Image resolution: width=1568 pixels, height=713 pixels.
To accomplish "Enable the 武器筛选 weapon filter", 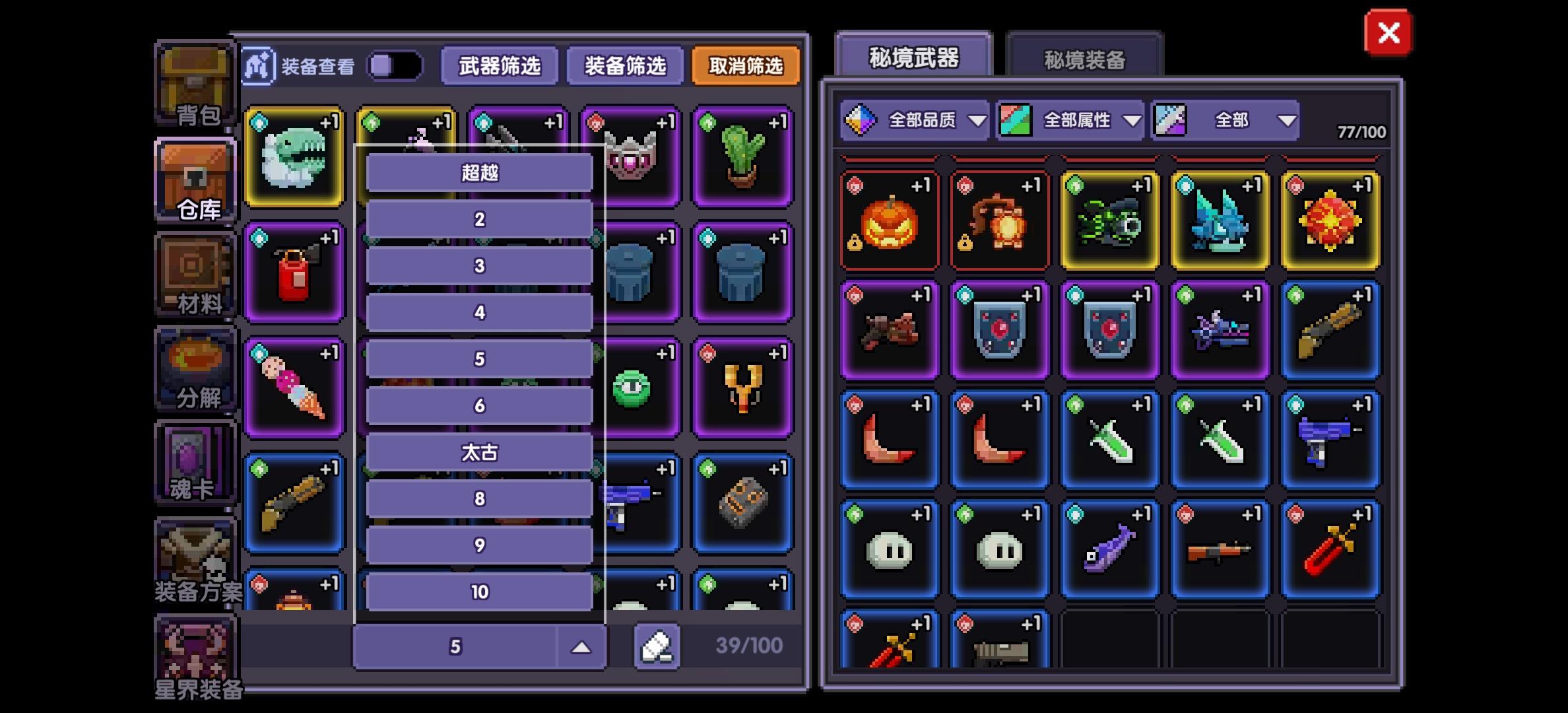I will (x=498, y=66).
